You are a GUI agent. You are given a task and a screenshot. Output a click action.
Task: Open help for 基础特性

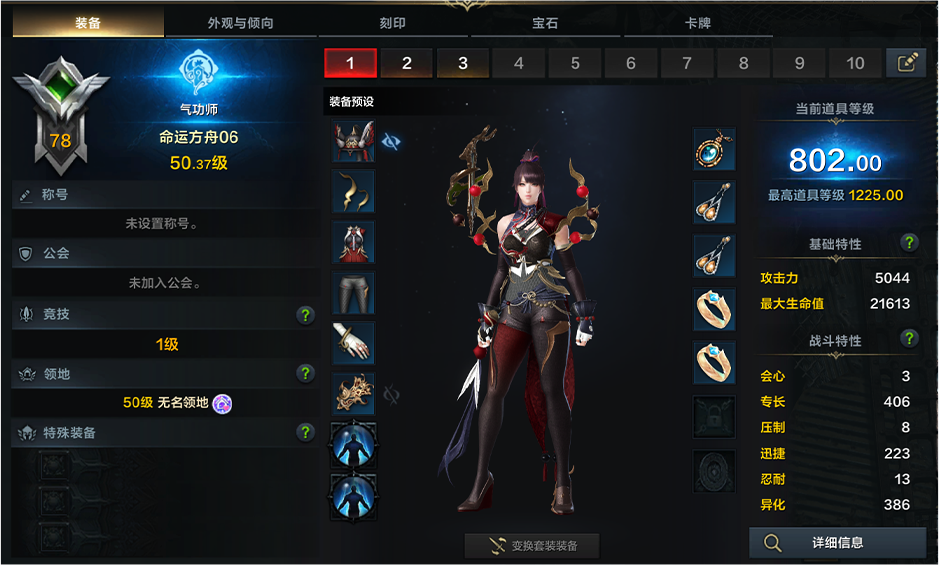point(909,243)
